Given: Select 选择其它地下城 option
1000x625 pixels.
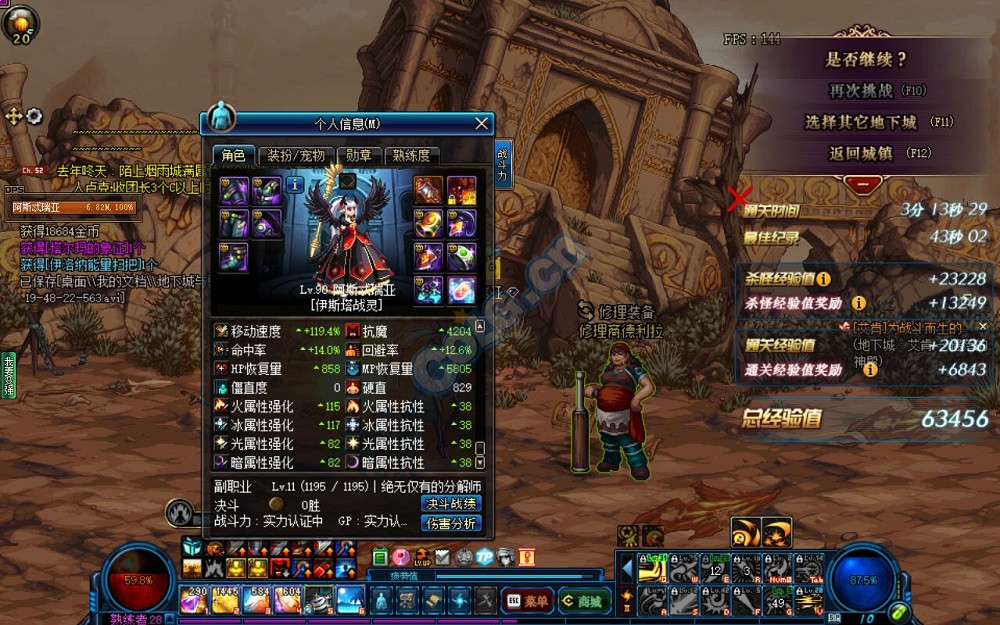Looking at the screenshot, I should pyautogui.click(x=861, y=122).
